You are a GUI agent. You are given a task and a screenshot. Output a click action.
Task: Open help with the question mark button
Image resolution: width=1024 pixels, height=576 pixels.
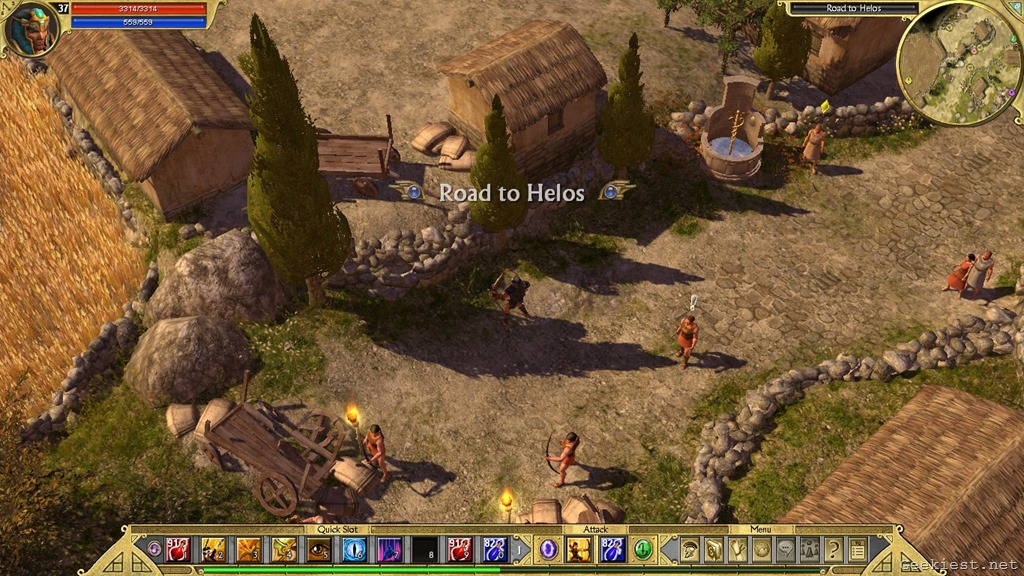(833, 548)
